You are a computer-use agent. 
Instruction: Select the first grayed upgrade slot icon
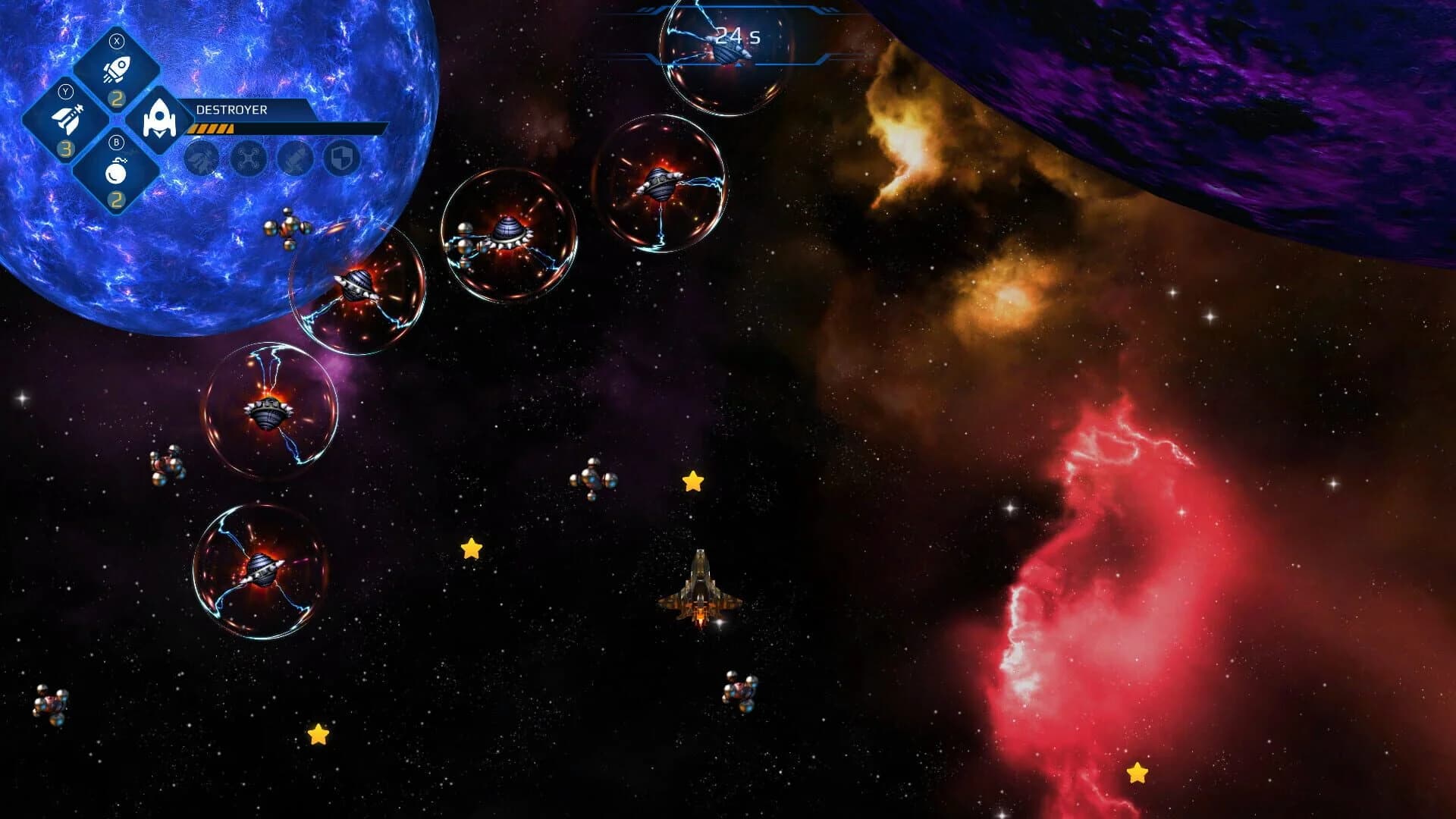pyautogui.click(x=202, y=159)
